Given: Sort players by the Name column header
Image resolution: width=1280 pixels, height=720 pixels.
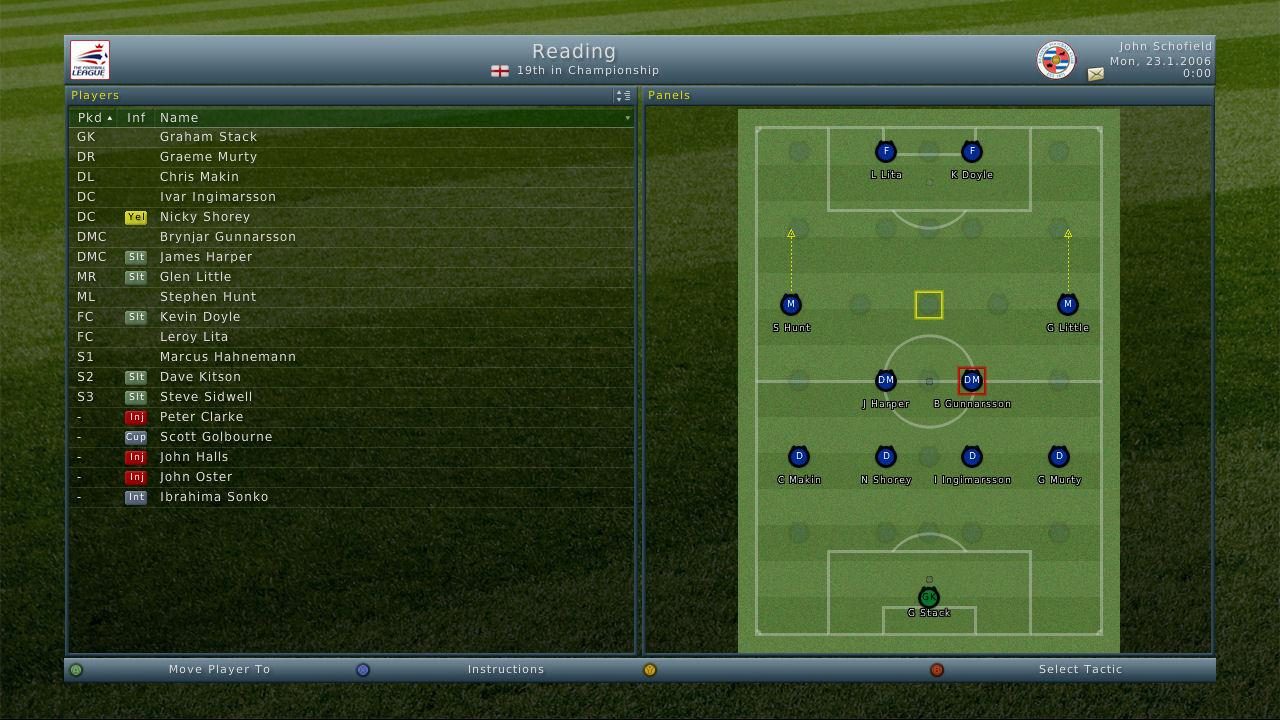Looking at the screenshot, I should click(180, 118).
